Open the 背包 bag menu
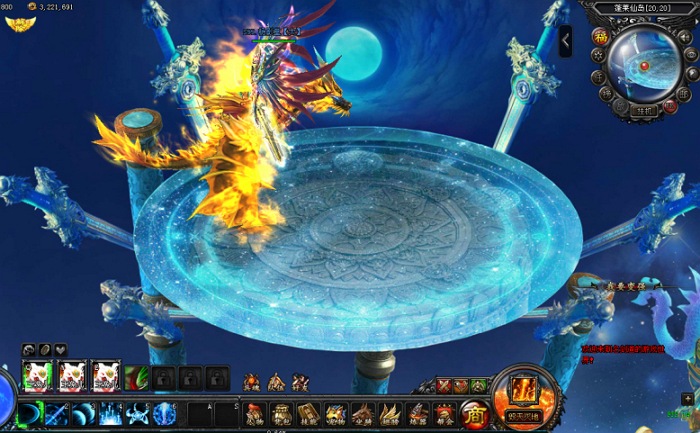The image size is (700, 433). click(282, 413)
